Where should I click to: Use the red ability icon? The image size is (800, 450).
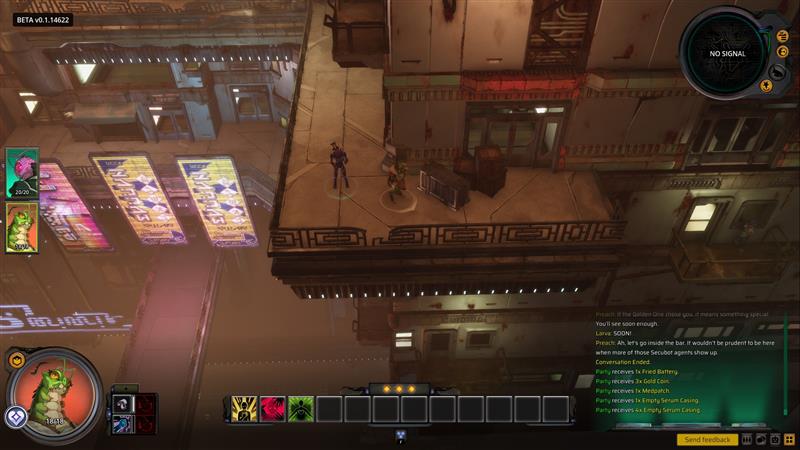273,408
